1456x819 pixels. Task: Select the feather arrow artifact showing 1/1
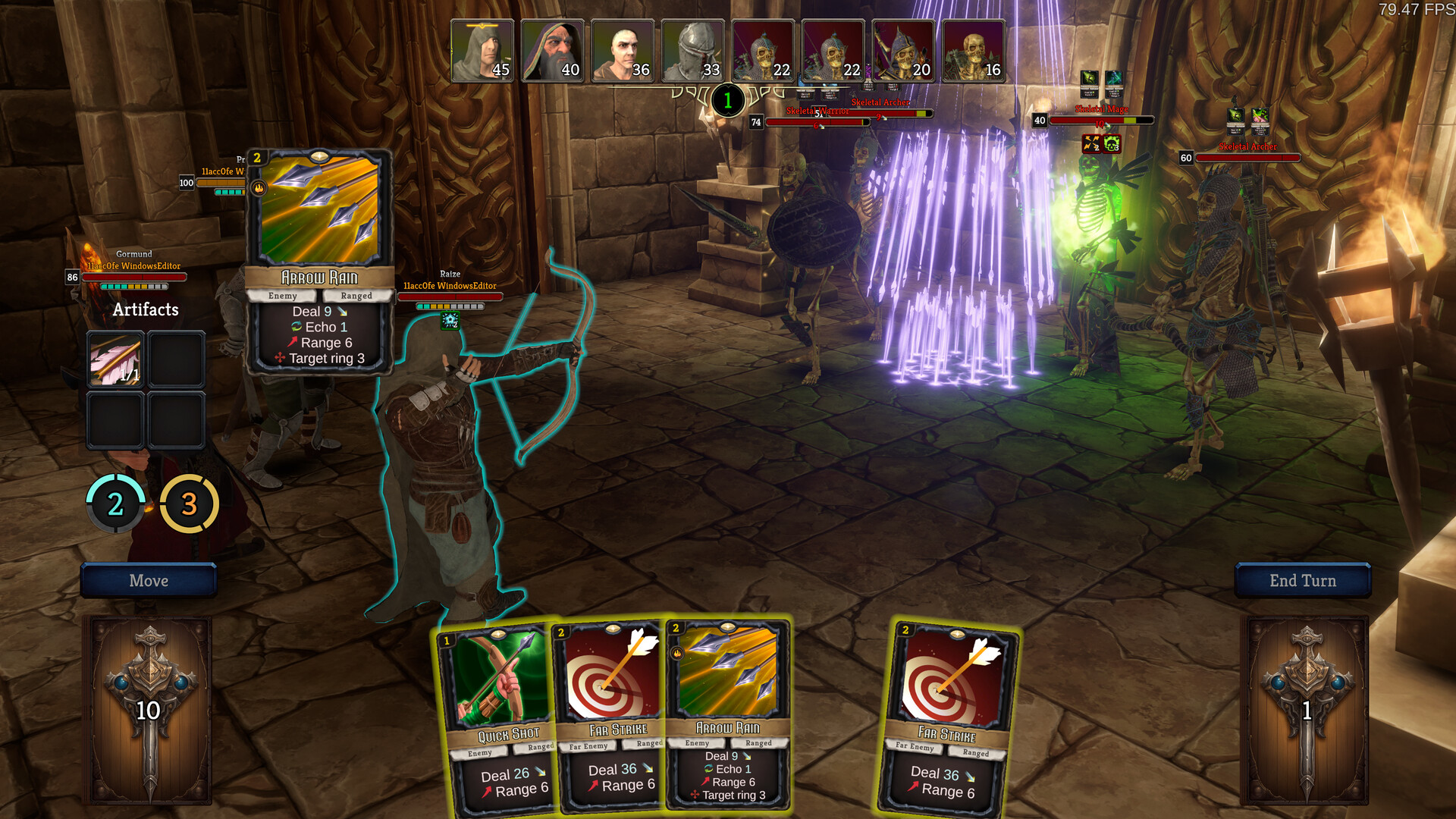click(115, 359)
